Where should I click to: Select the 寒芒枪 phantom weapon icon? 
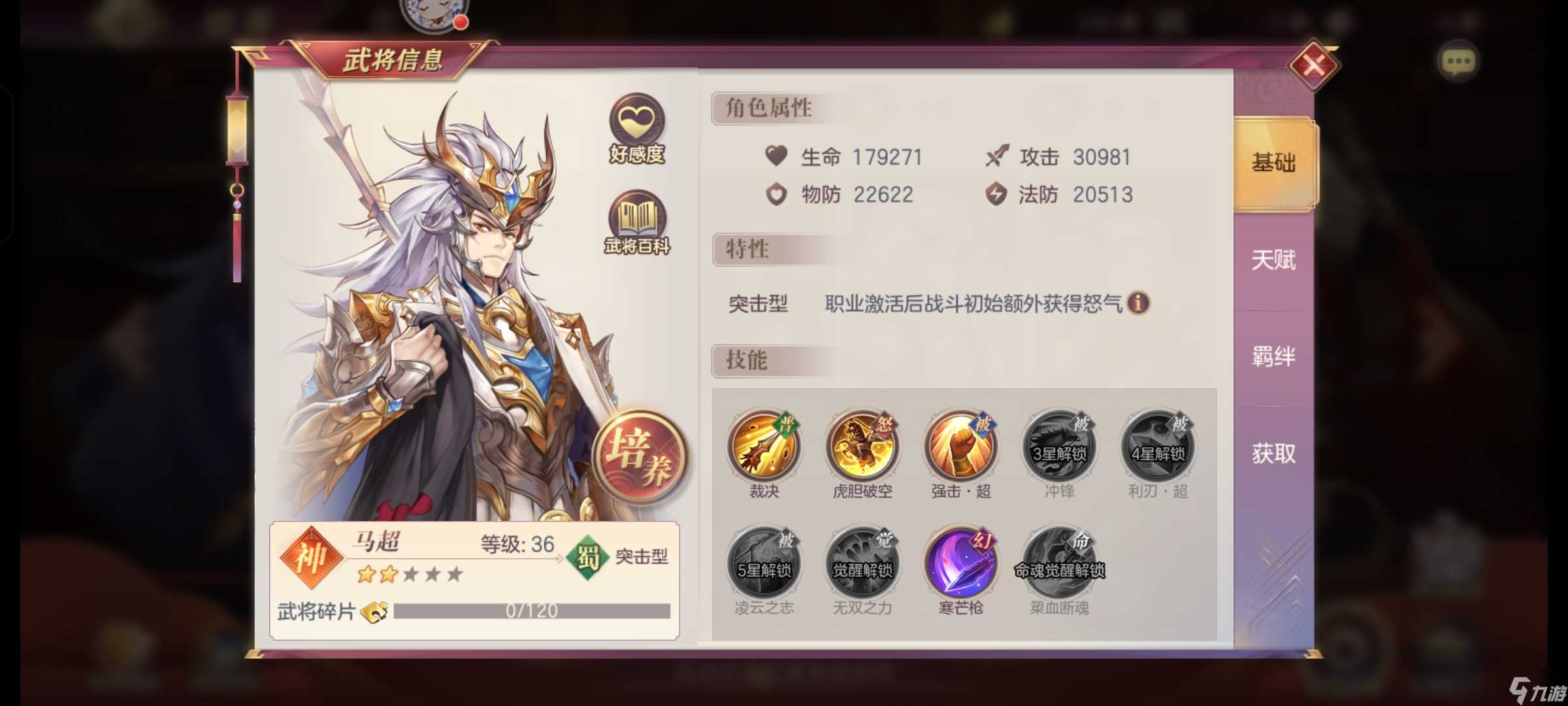pyautogui.click(x=960, y=561)
